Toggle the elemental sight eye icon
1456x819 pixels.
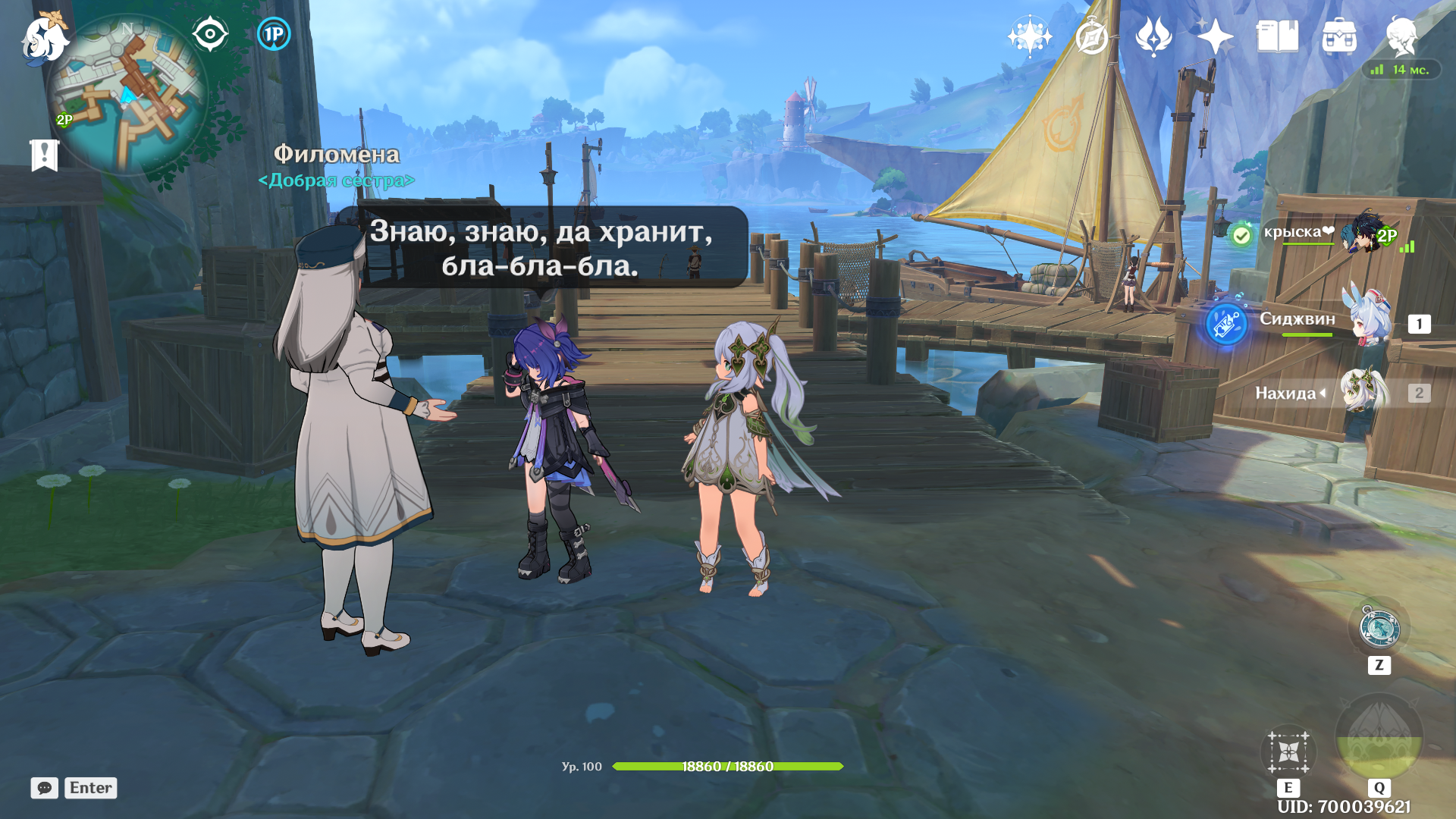(x=210, y=34)
